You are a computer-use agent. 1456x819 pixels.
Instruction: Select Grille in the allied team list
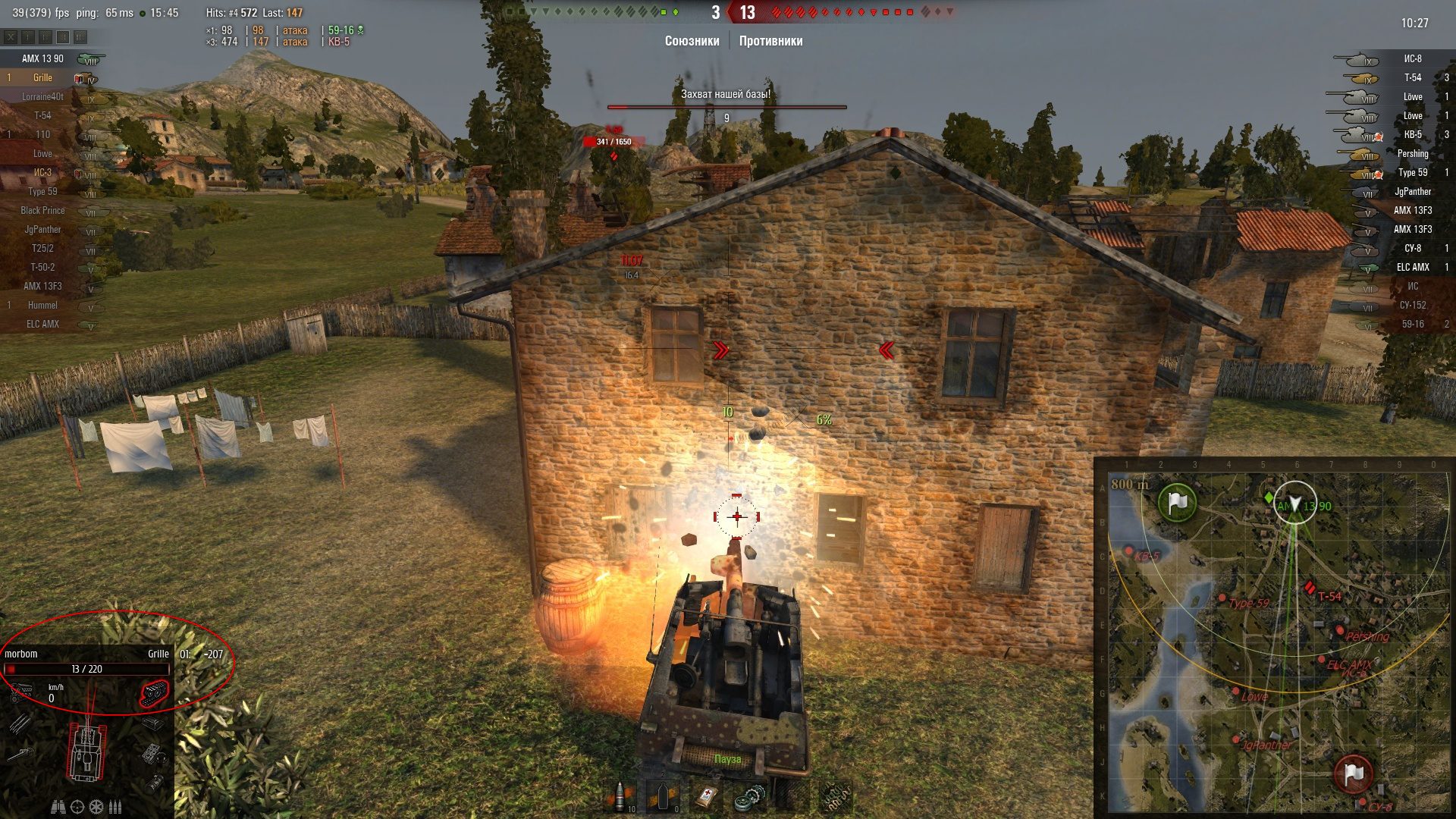[42, 78]
